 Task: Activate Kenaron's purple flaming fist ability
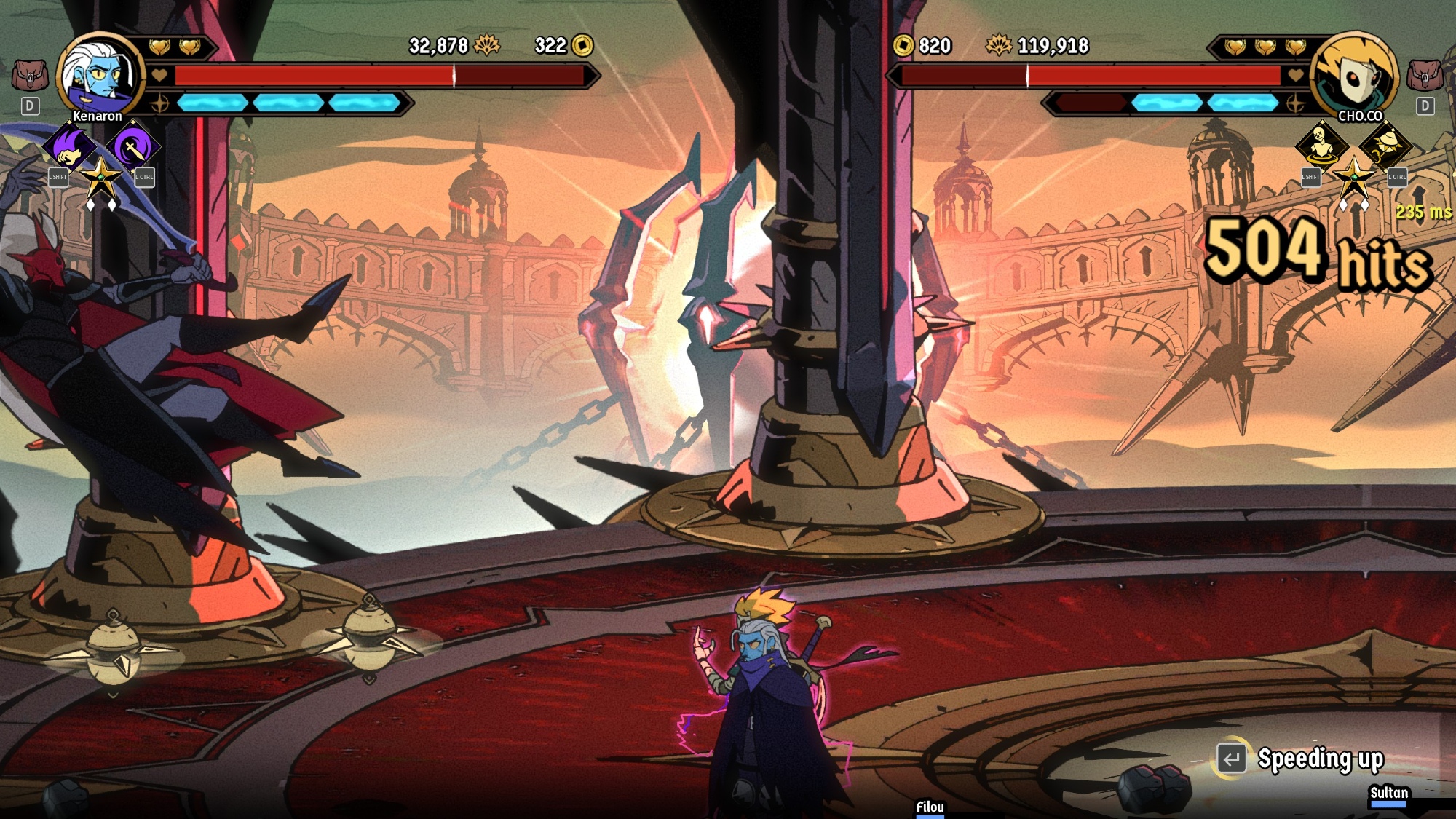[x=70, y=146]
